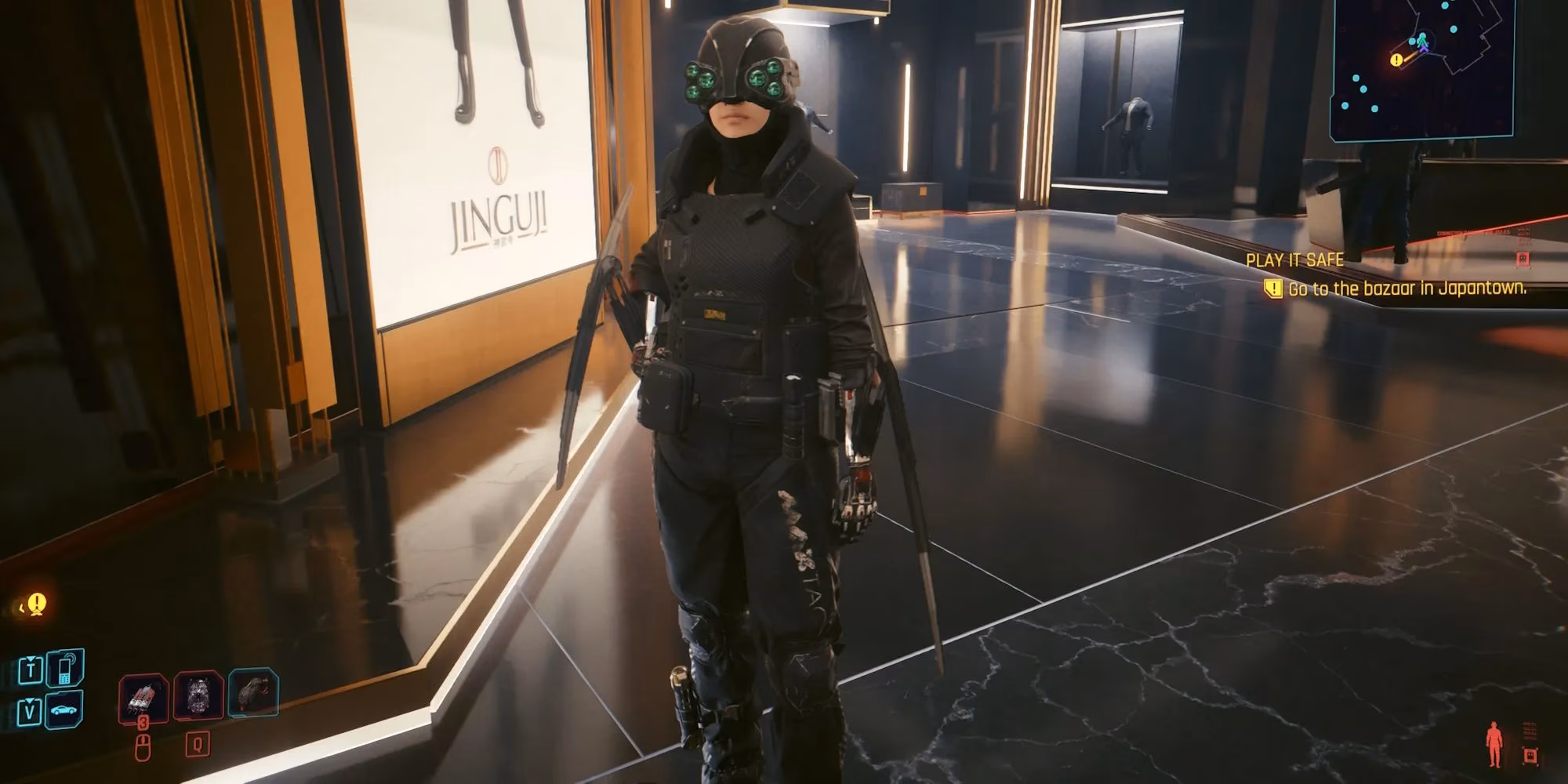Click the red hostile marker icon bottom right corner
The height and width of the screenshot is (784, 1568).
coord(1530,756)
